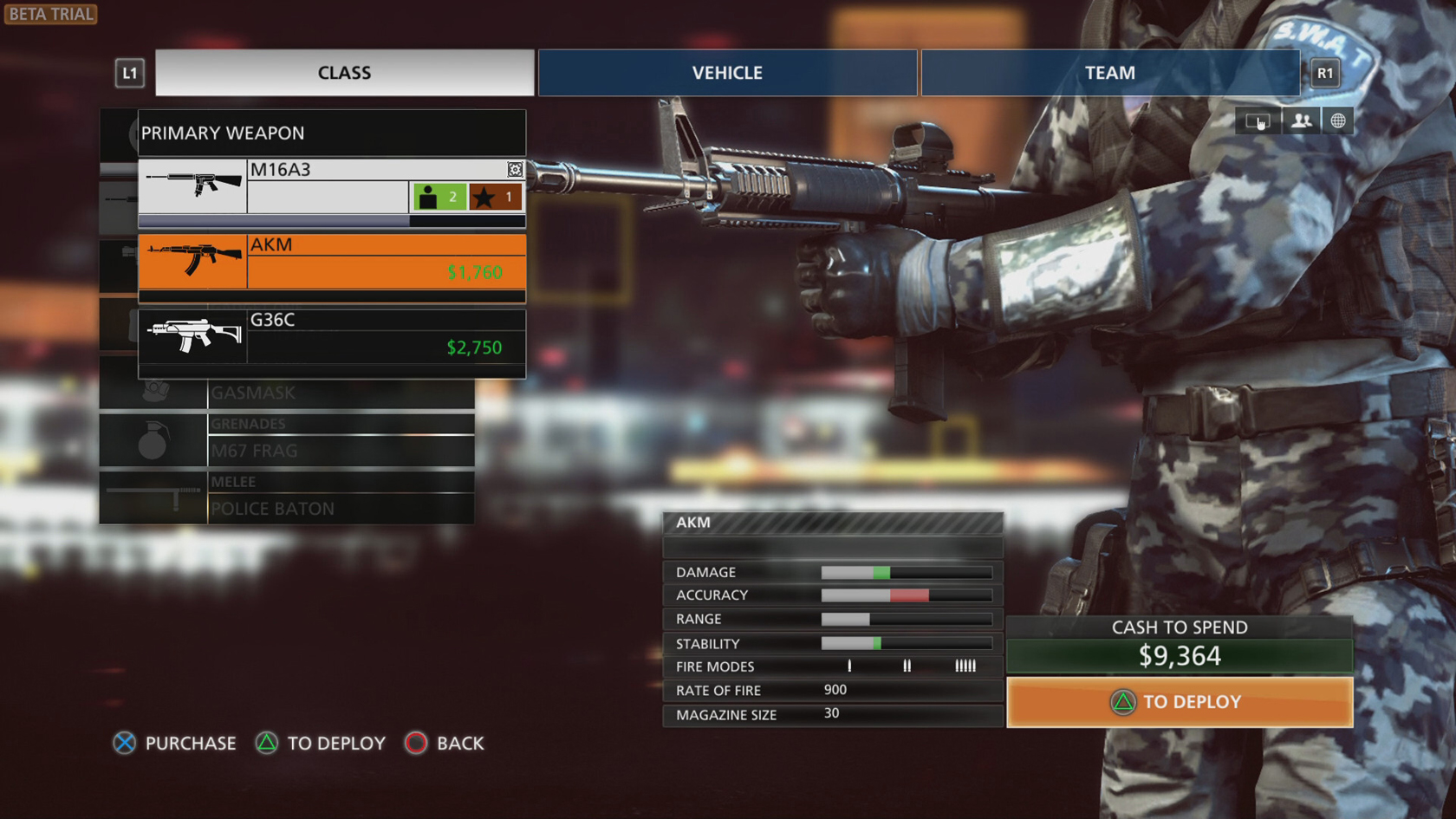Click the orange To Deploy button
Viewport: 1456px width, 819px height.
click(x=1179, y=702)
